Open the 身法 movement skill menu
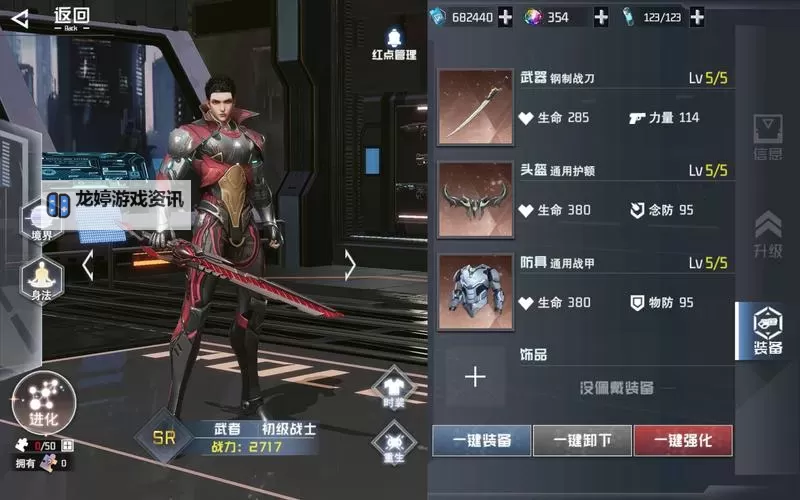Screen dimensions: 800x500 pyautogui.click(x=42, y=279)
